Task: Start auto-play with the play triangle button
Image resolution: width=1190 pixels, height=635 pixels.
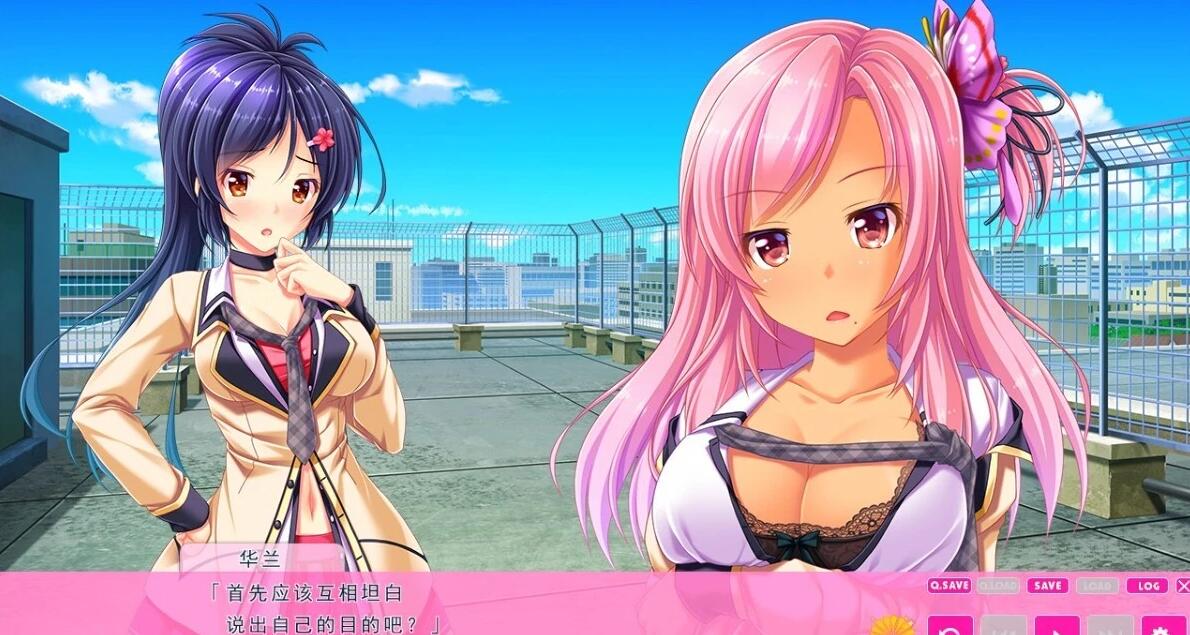Action: tap(1057, 626)
